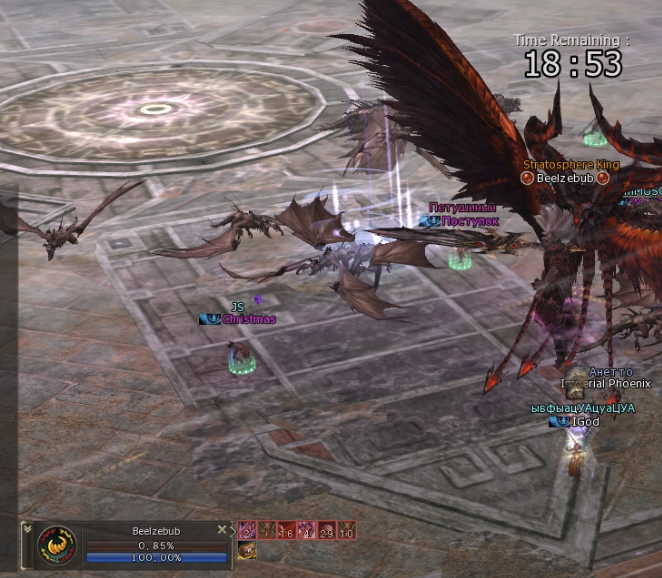
Task: Close the Beelzebub target window
Action: click(222, 530)
